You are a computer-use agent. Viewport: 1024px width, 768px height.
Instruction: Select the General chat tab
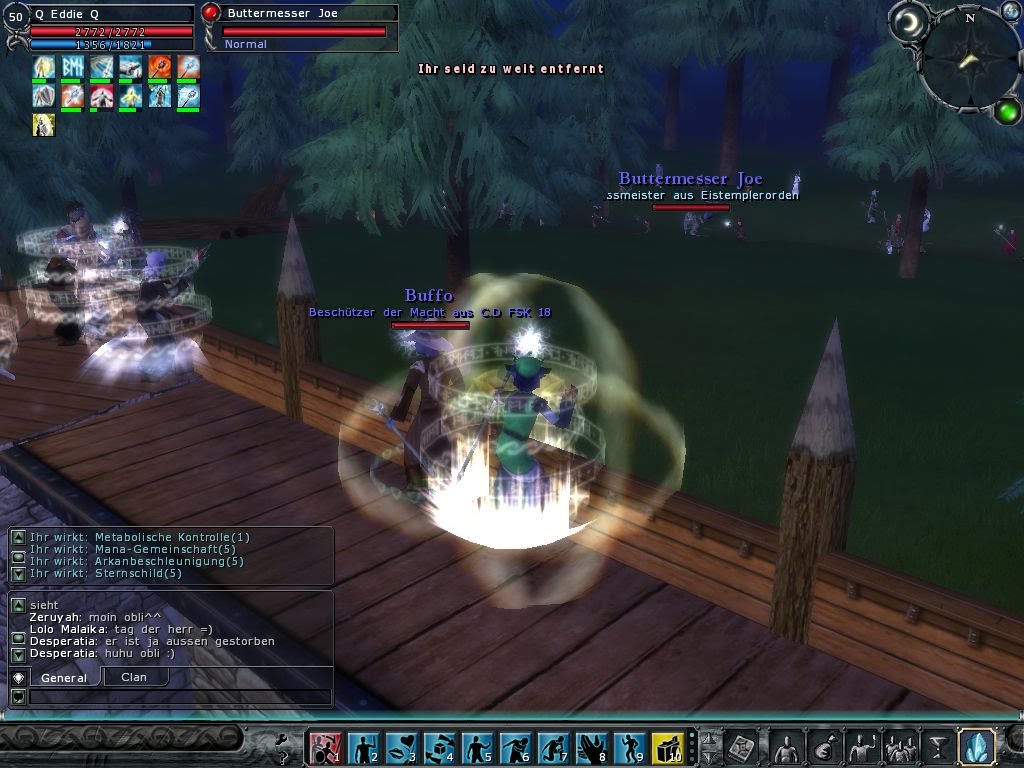(63, 677)
